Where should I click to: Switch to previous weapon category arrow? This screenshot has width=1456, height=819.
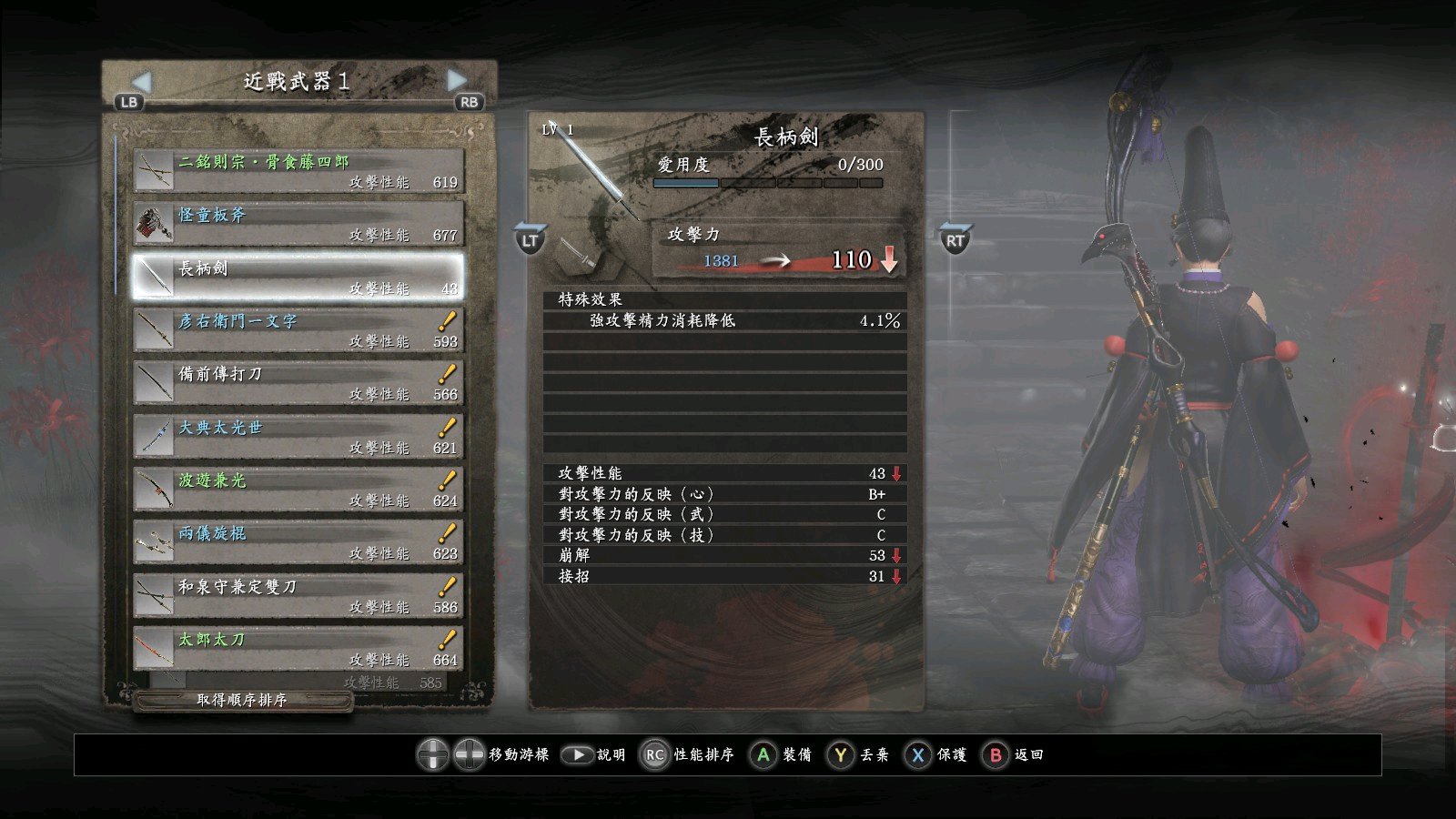tap(140, 82)
